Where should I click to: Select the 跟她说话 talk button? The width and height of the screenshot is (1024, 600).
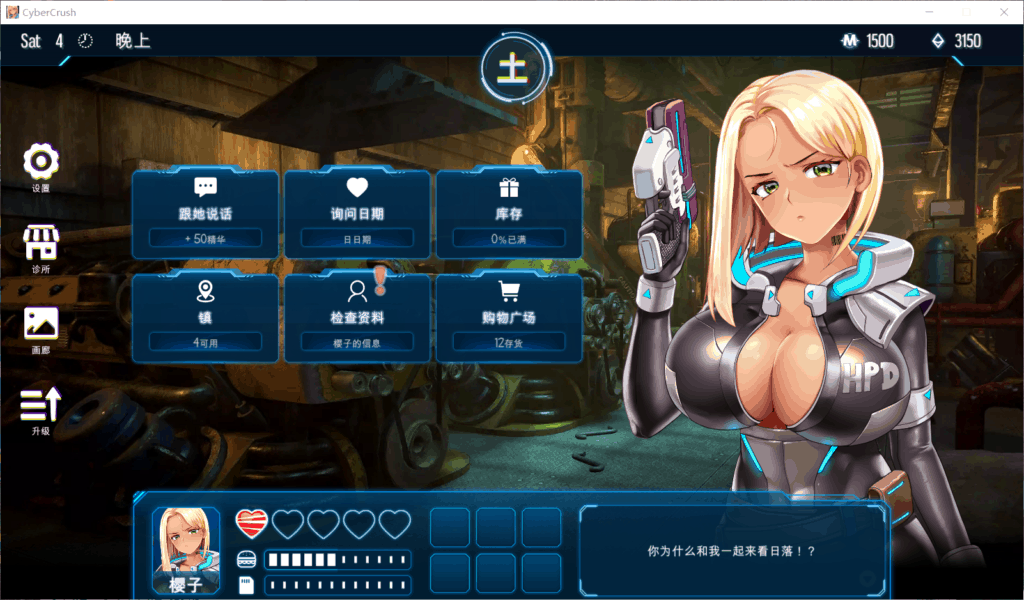(205, 211)
